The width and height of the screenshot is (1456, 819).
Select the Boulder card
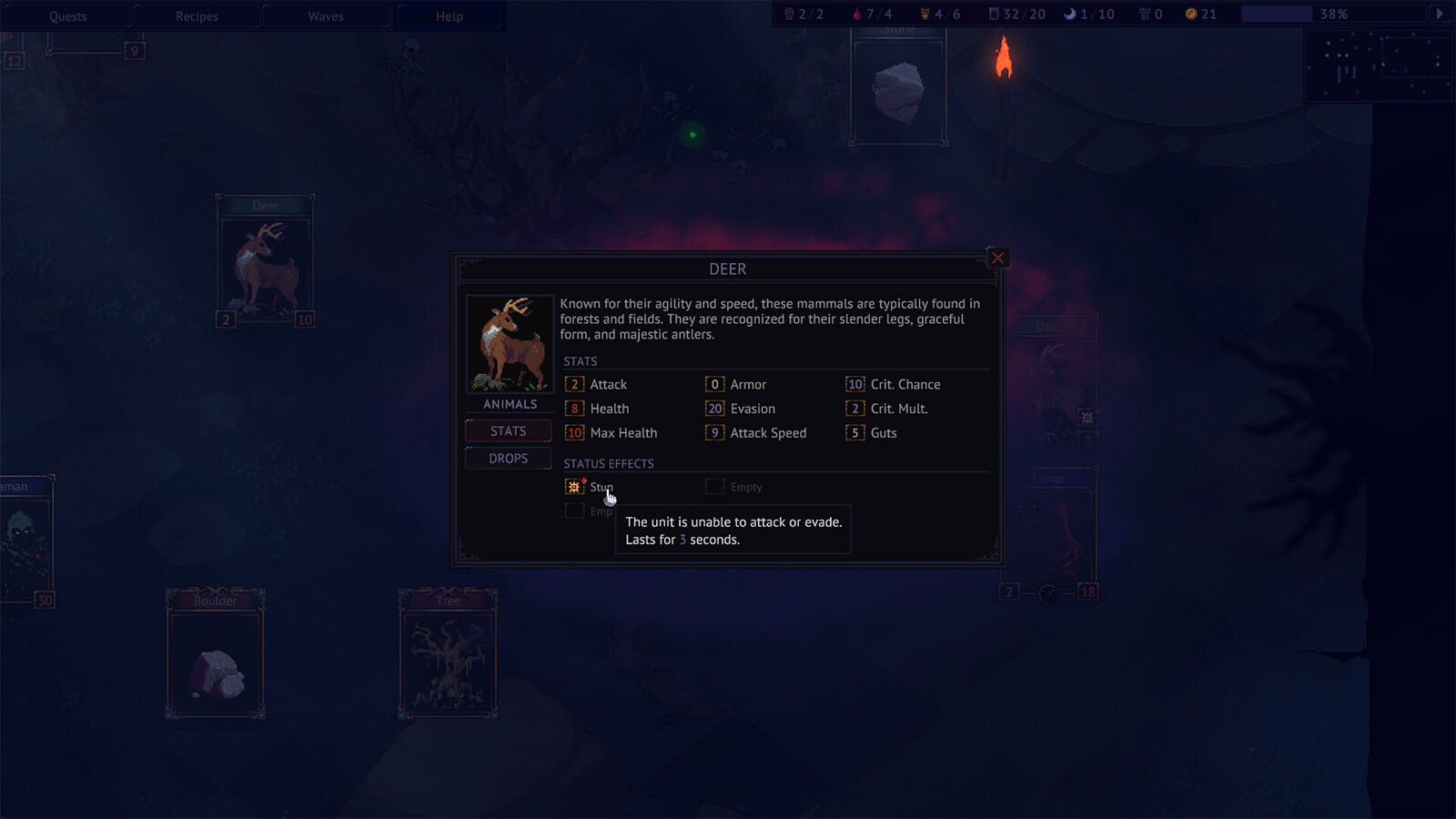216,653
